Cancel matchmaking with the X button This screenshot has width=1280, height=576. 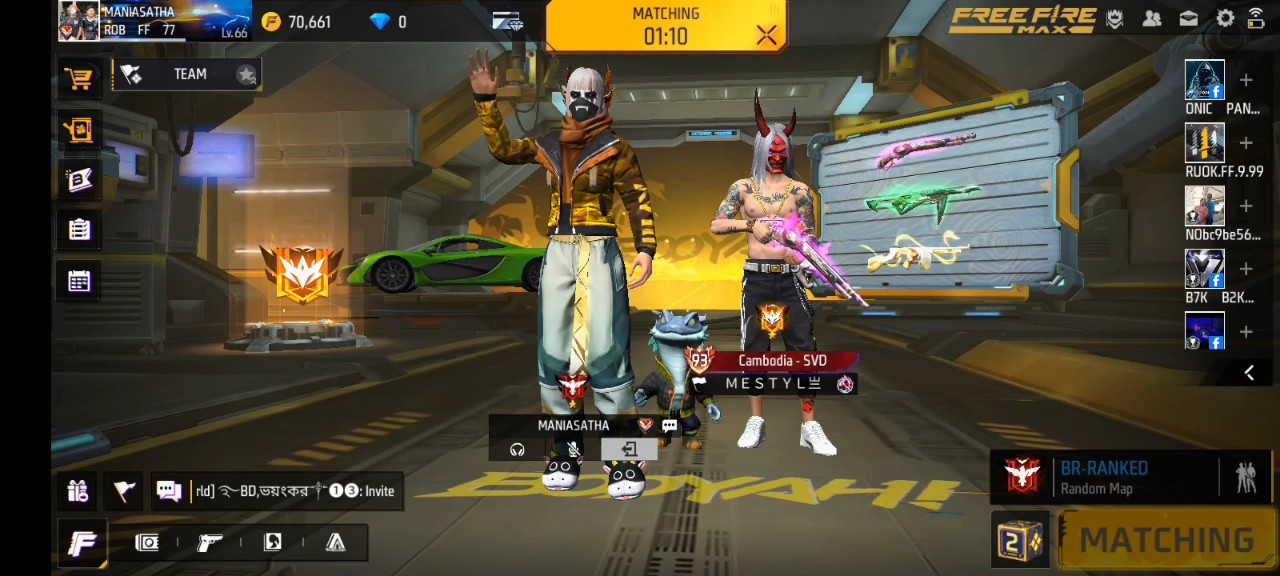tap(766, 36)
